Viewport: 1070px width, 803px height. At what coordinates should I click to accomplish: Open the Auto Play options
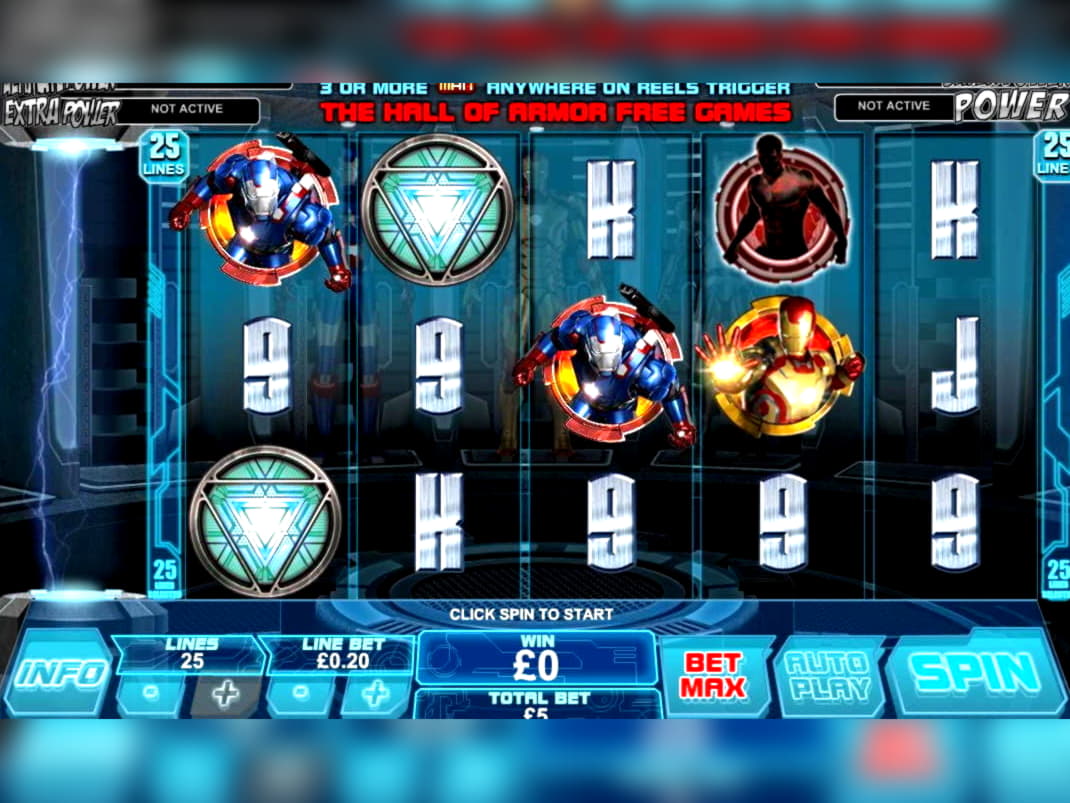[x=826, y=675]
